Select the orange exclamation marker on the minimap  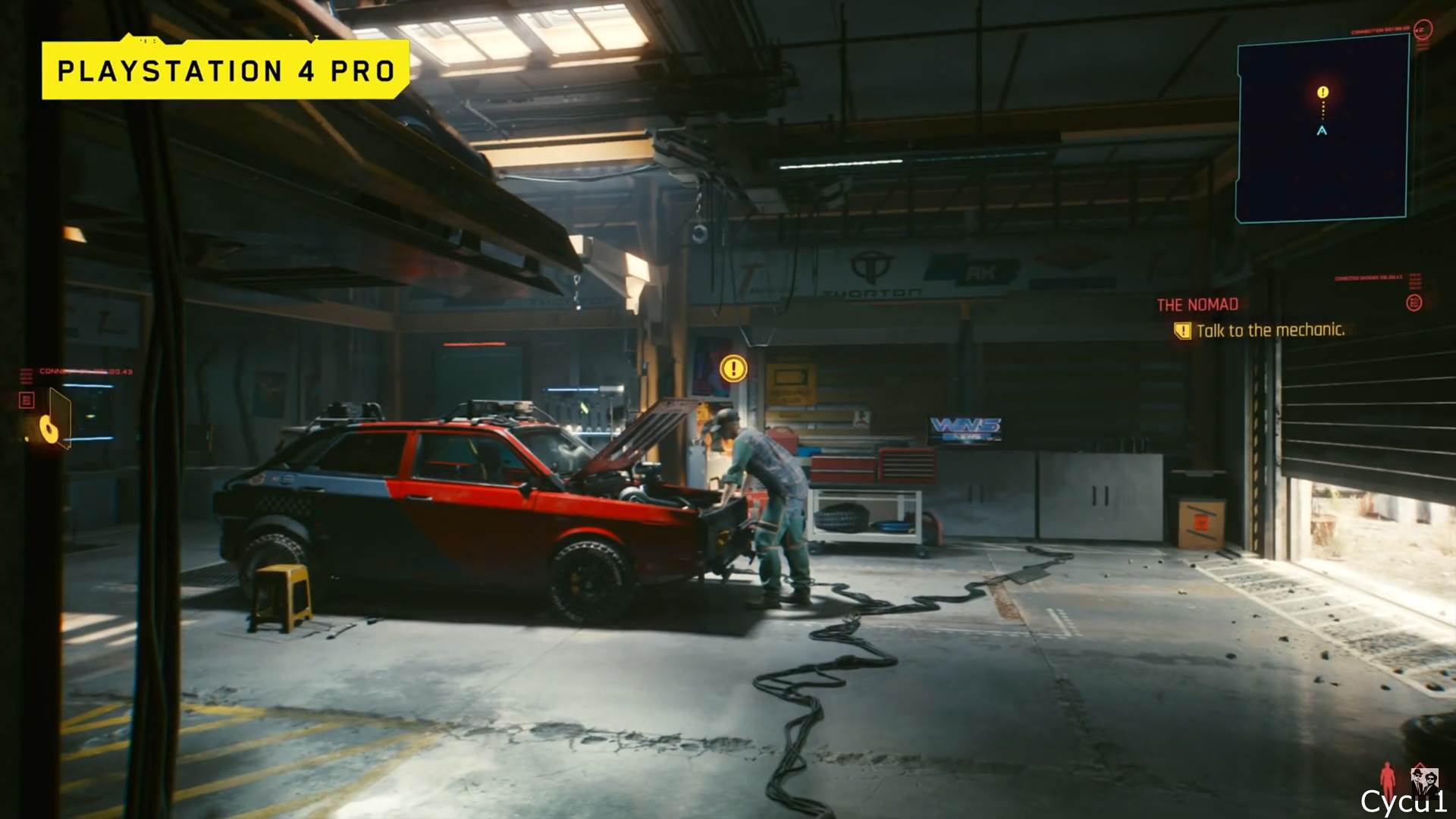[1323, 93]
